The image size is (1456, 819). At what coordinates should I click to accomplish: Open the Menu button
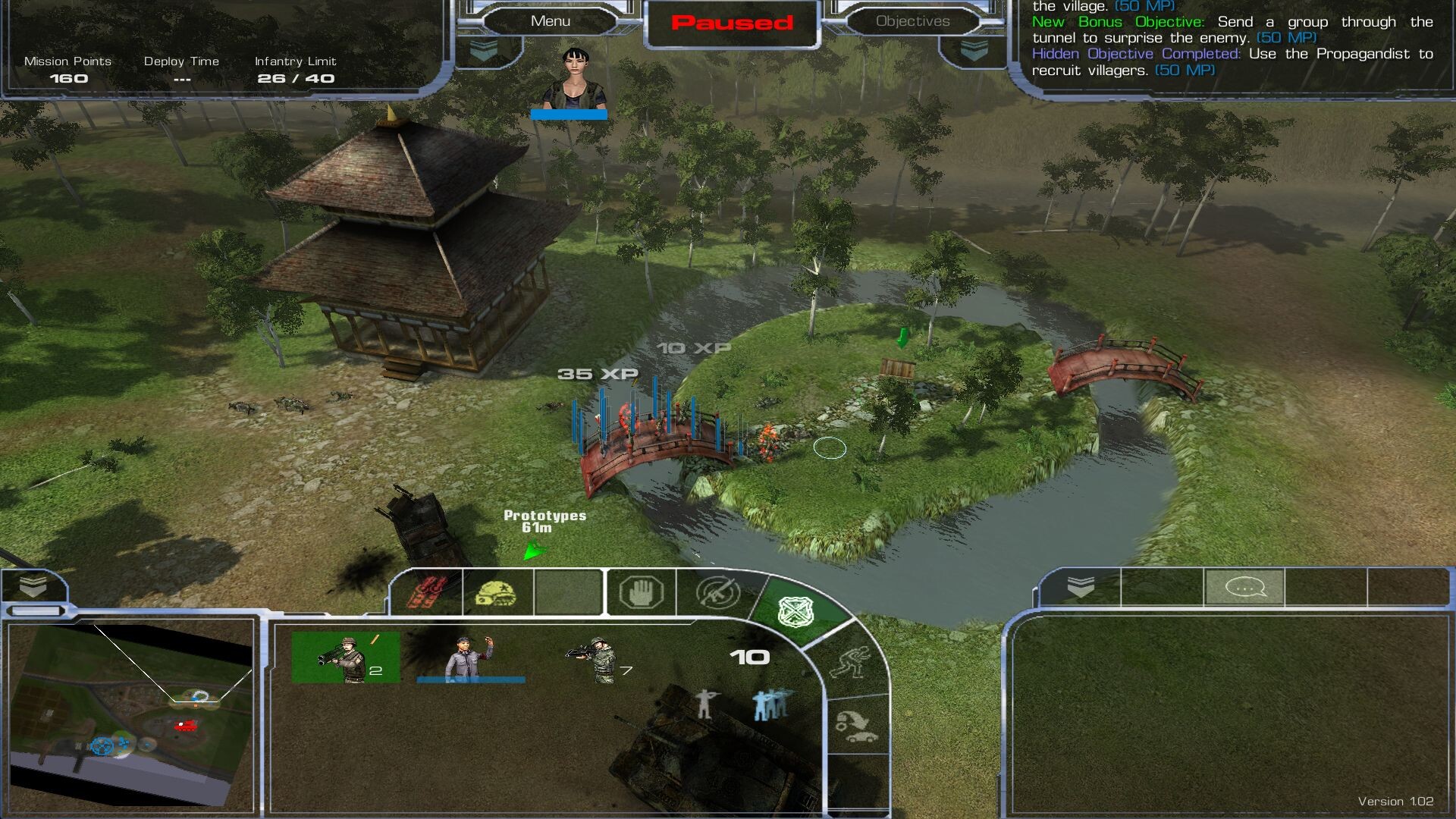point(551,21)
